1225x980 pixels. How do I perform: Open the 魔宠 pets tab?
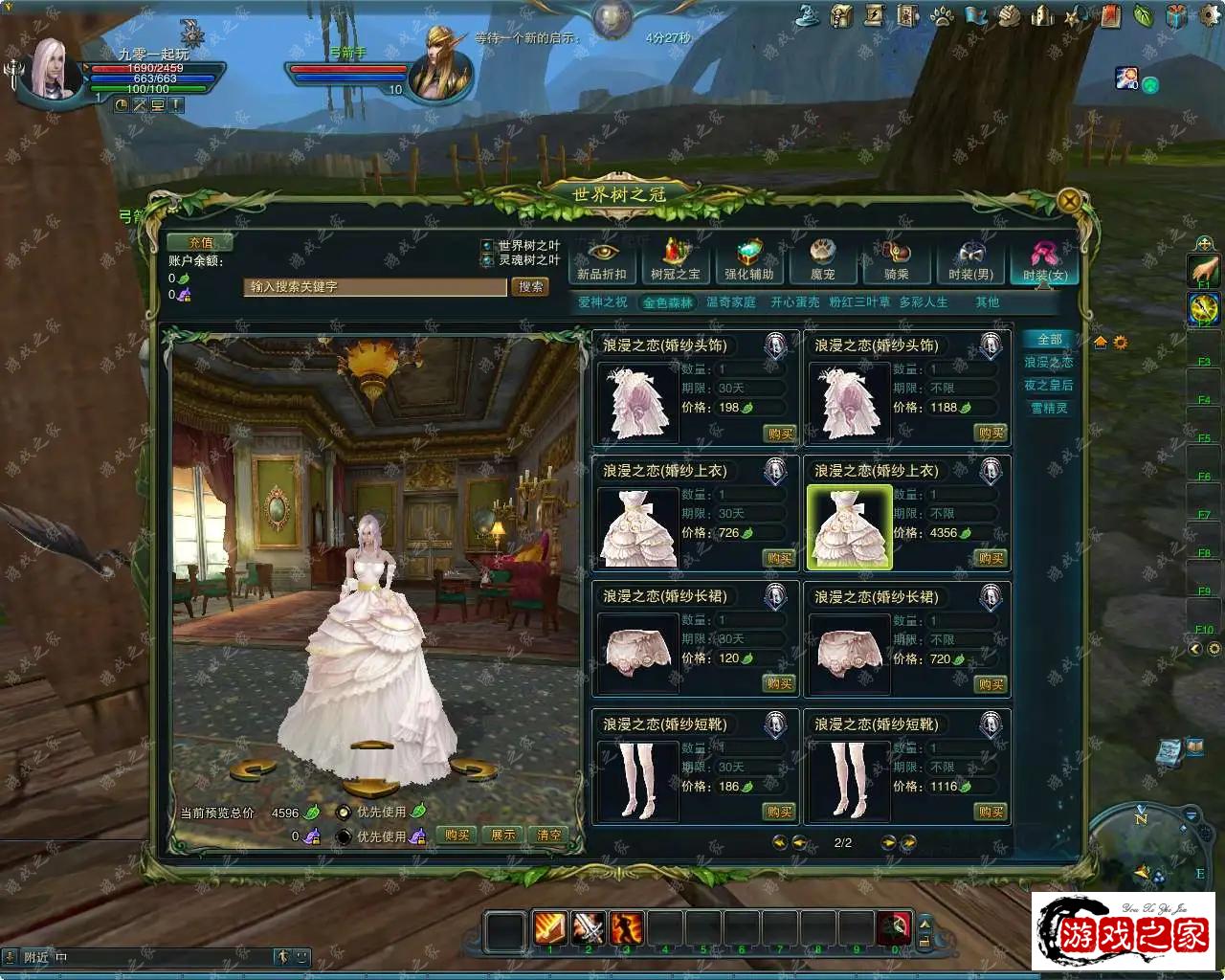pos(823,261)
